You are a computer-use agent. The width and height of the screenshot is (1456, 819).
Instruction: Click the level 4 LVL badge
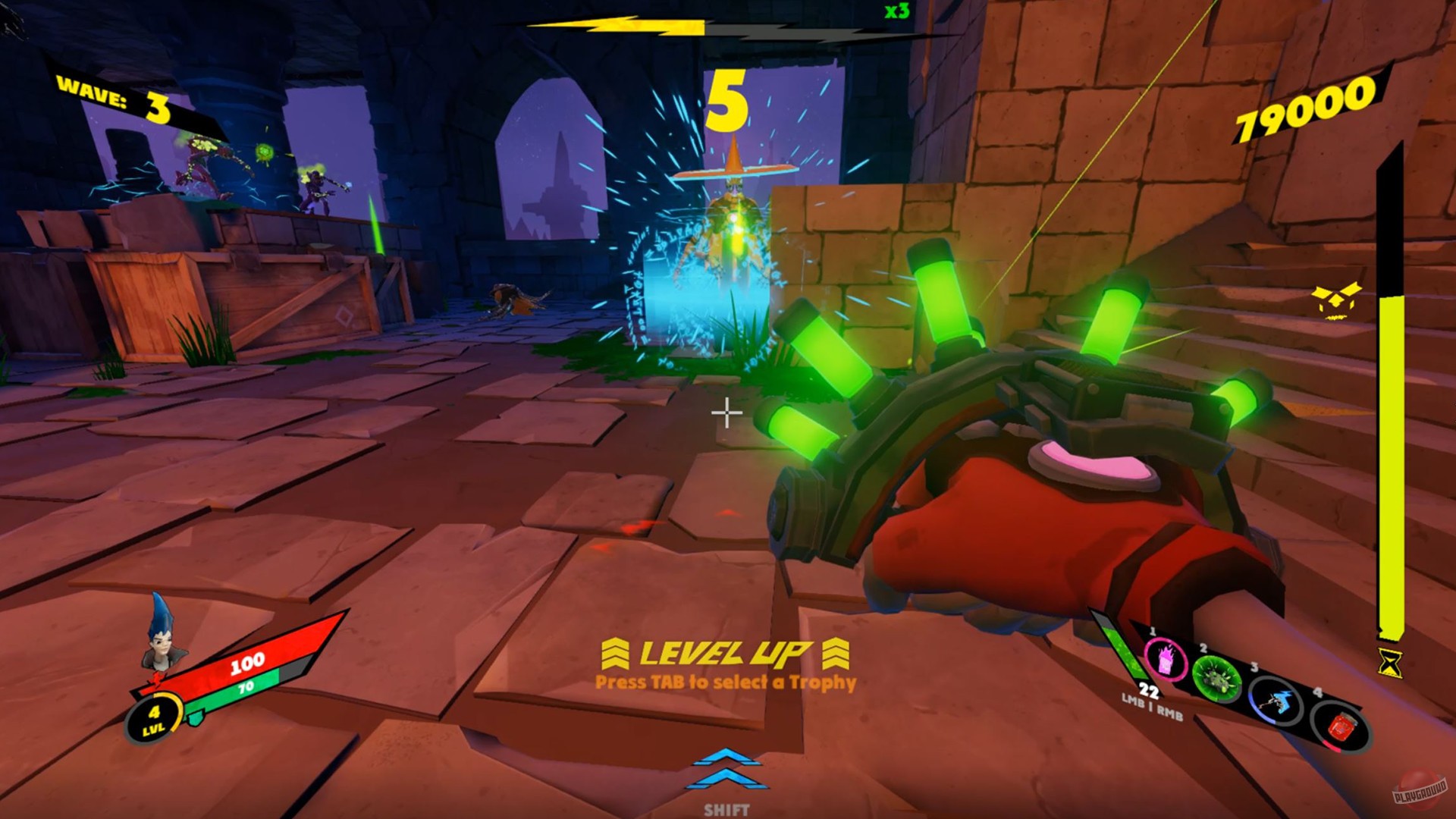(155, 717)
